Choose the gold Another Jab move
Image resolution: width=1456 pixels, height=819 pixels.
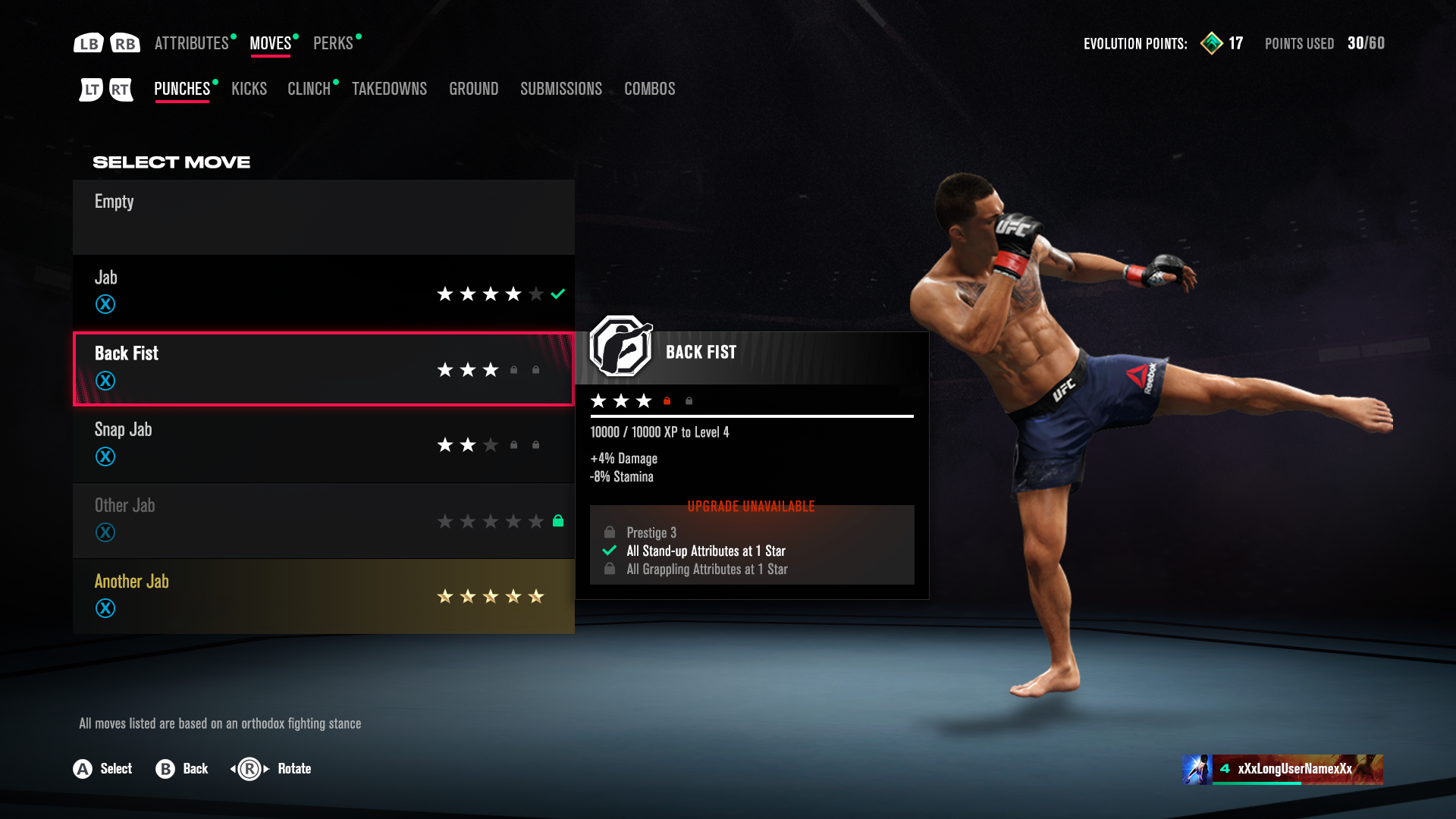click(x=323, y=596)
